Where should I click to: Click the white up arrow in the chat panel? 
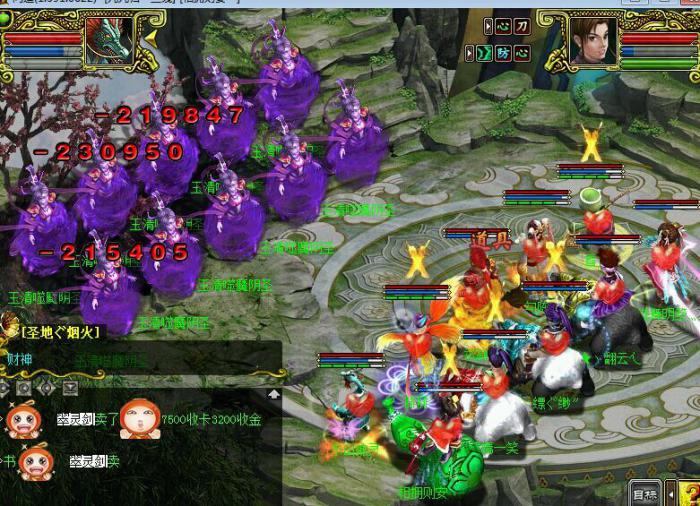[x=273, y=394]
